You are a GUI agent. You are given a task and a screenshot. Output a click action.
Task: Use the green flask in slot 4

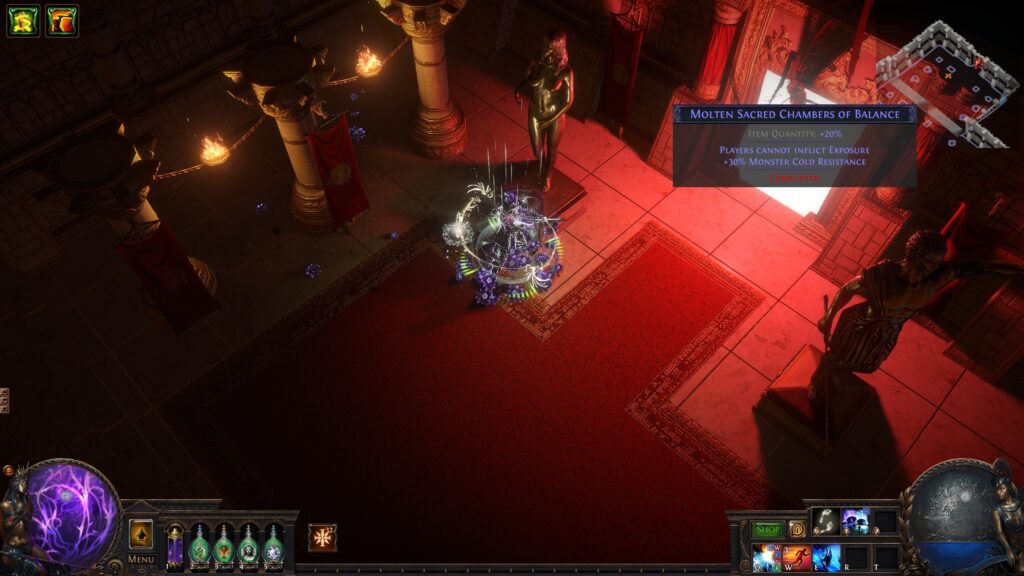pos(248,546)
